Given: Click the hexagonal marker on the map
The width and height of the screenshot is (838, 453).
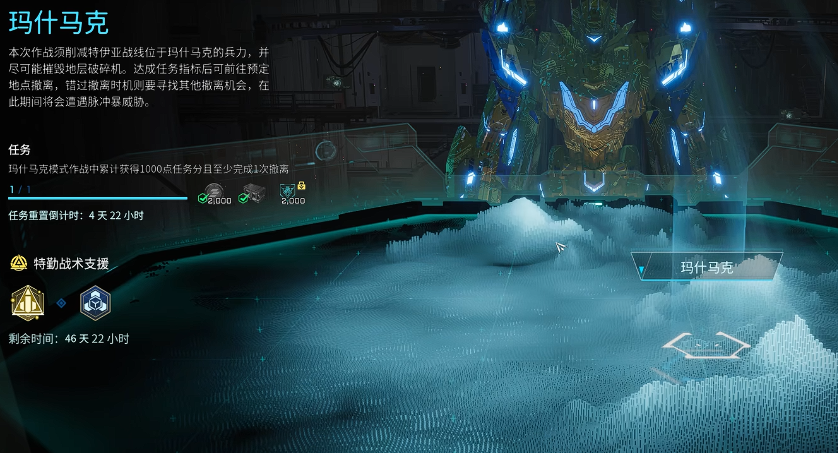Looking at the screenshot, I should pyautogui.click(x=706, y=345).
